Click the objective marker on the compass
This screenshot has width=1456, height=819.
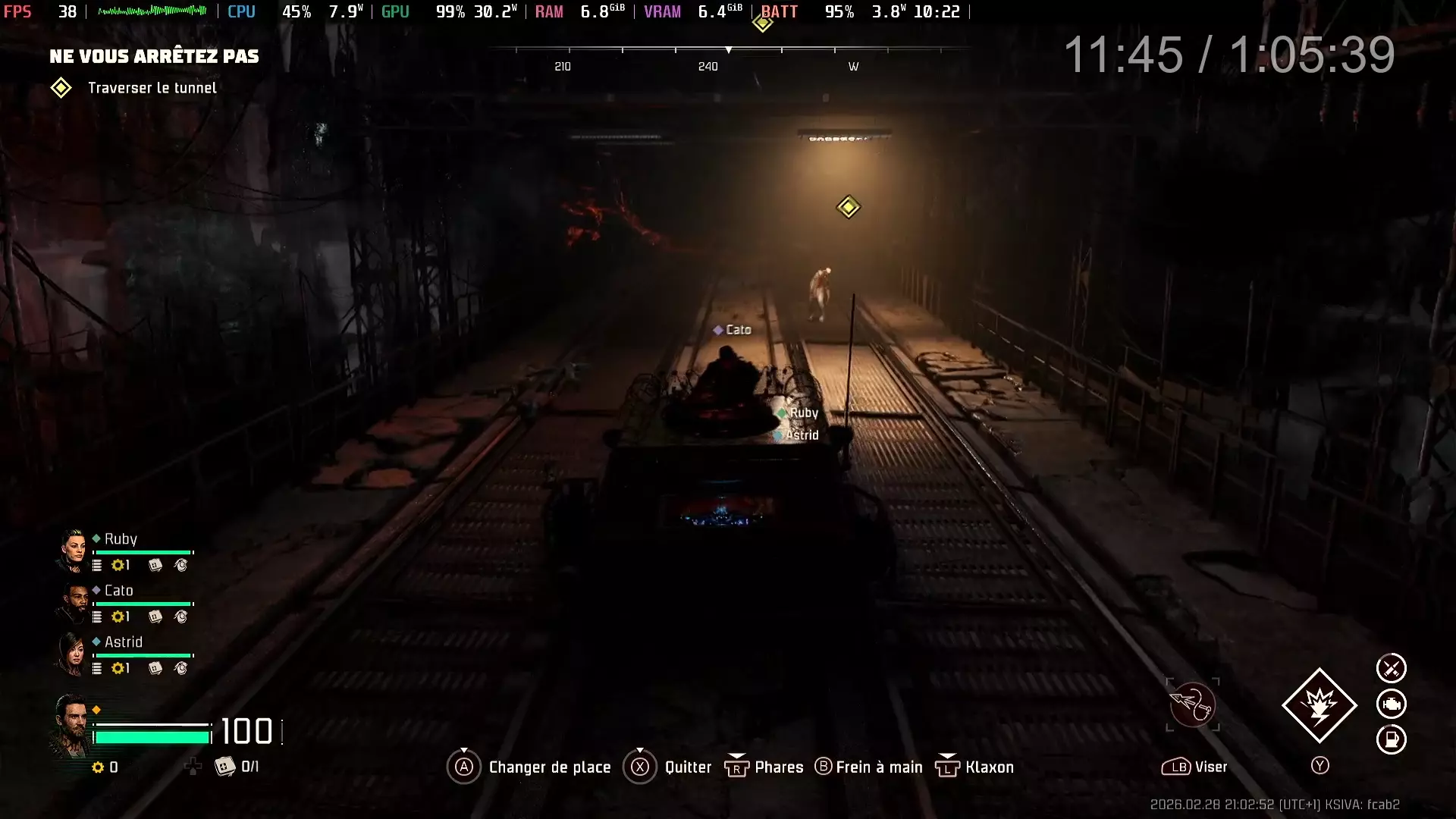(x=762, y=23)
